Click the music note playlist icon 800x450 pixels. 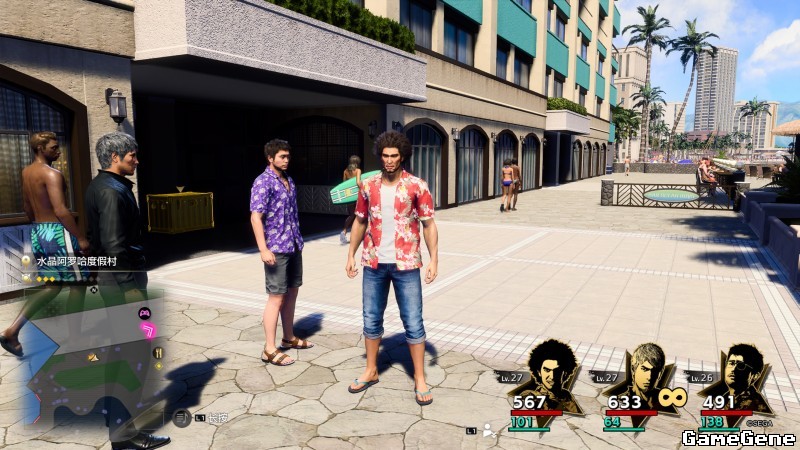182,418
